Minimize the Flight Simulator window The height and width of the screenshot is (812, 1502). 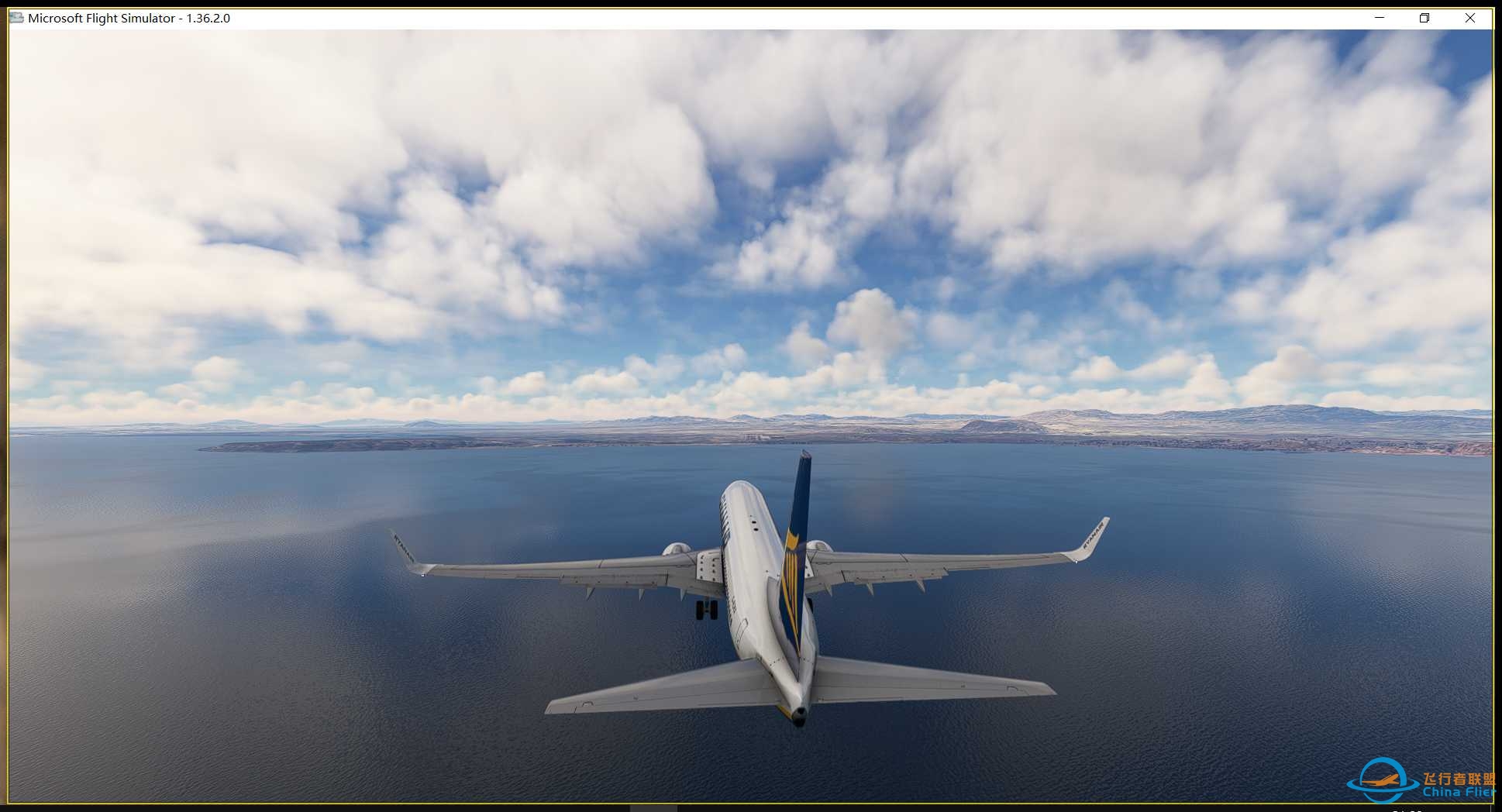(1380, 18)
